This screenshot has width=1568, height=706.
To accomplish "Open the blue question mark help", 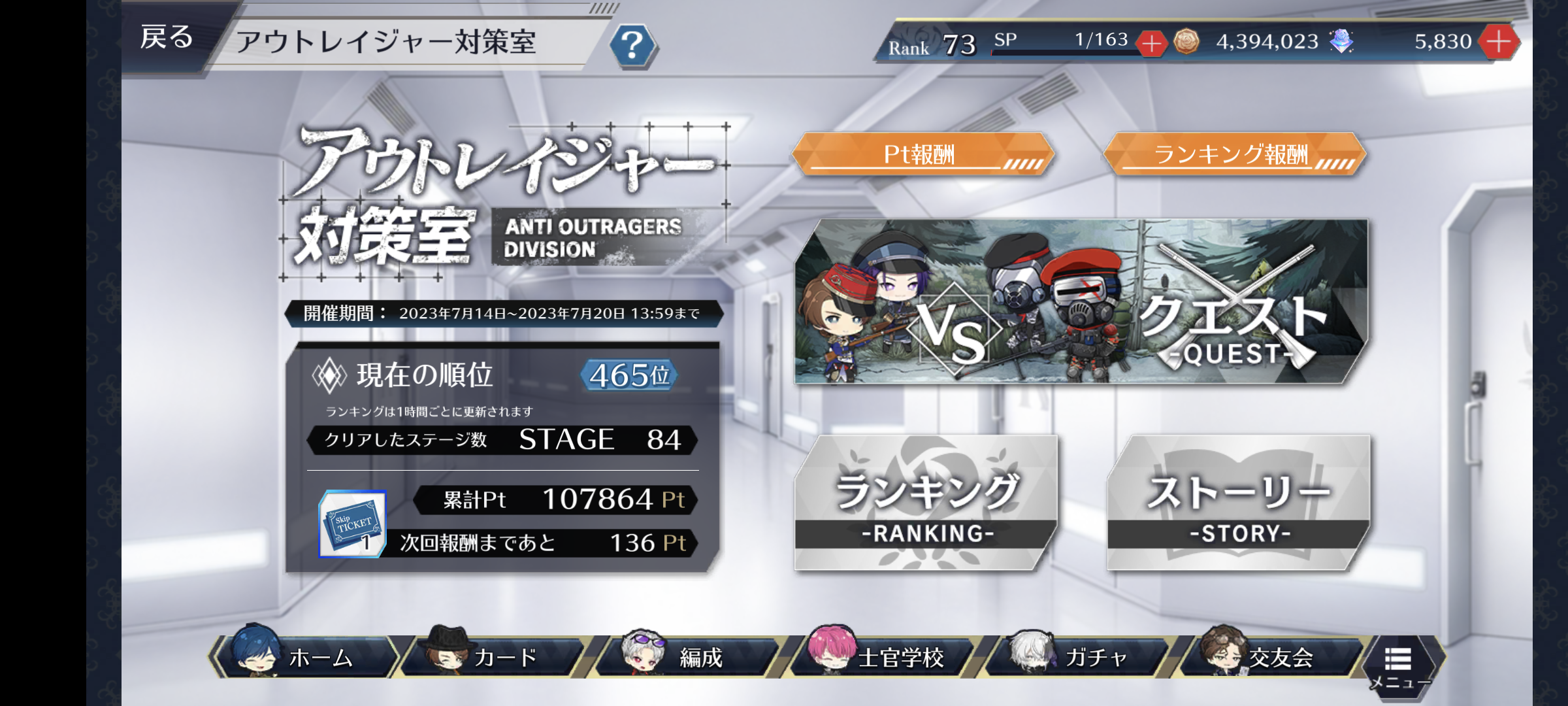I will 632,46.
